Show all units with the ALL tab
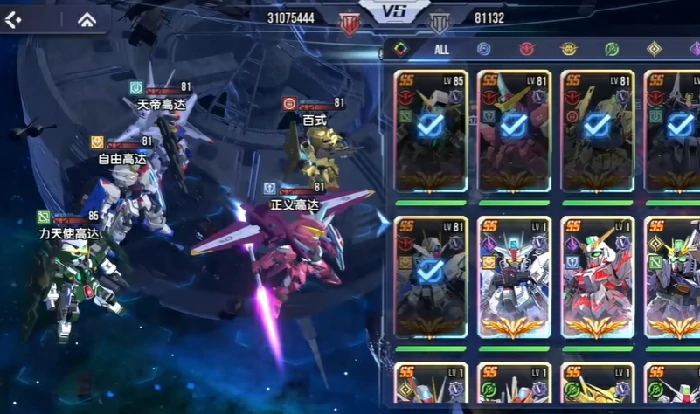700x414 pixels. coord(442,48)
